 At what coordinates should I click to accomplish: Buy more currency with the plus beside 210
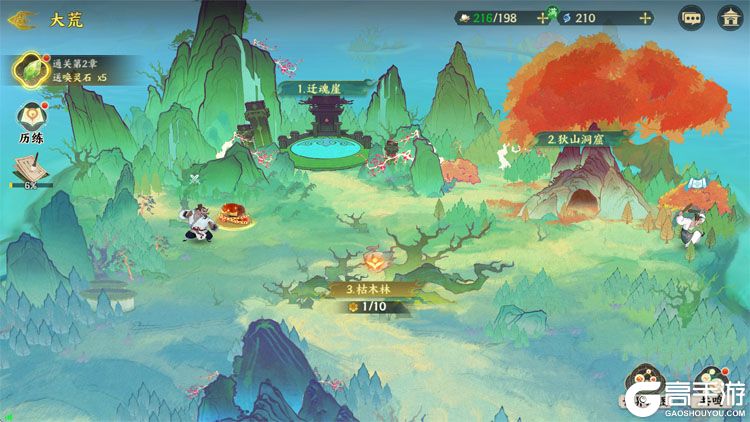tap(645, 18)
